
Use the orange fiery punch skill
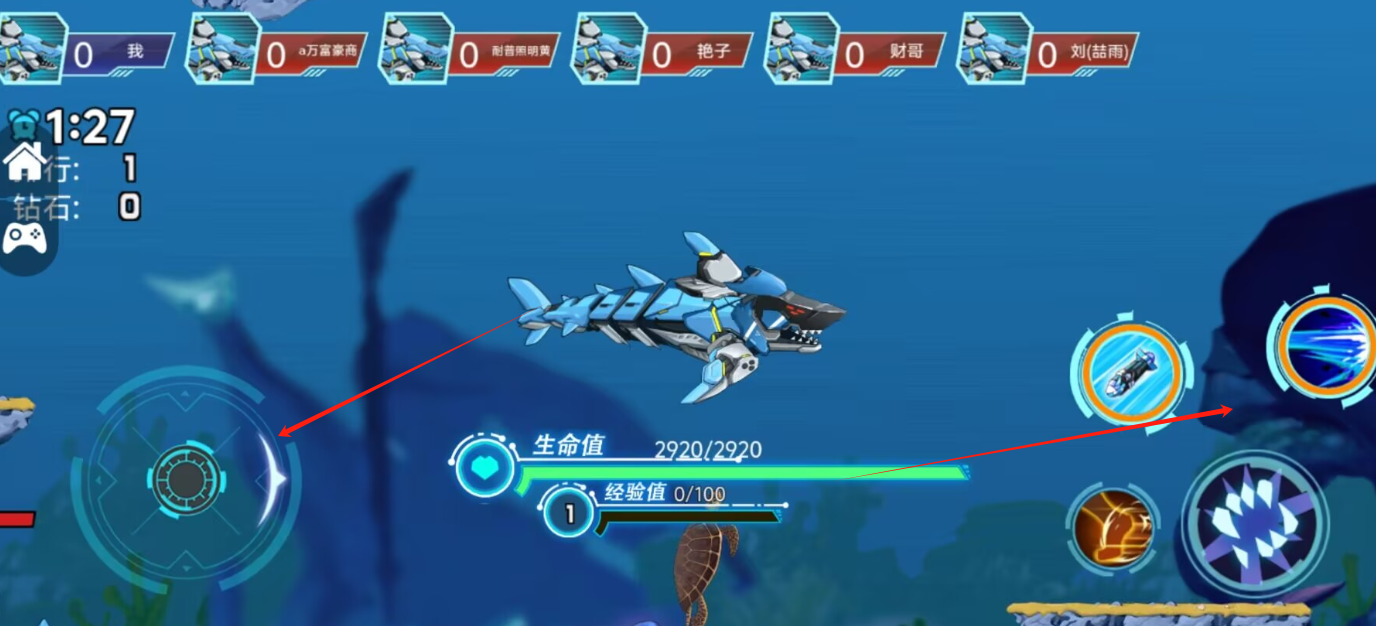coord(1112,526)
